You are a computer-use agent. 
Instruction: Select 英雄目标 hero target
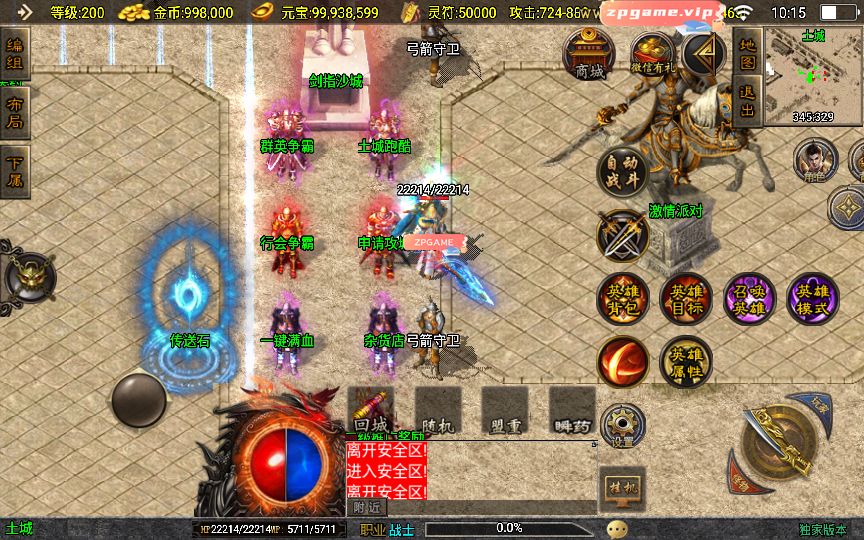[685, 298]
